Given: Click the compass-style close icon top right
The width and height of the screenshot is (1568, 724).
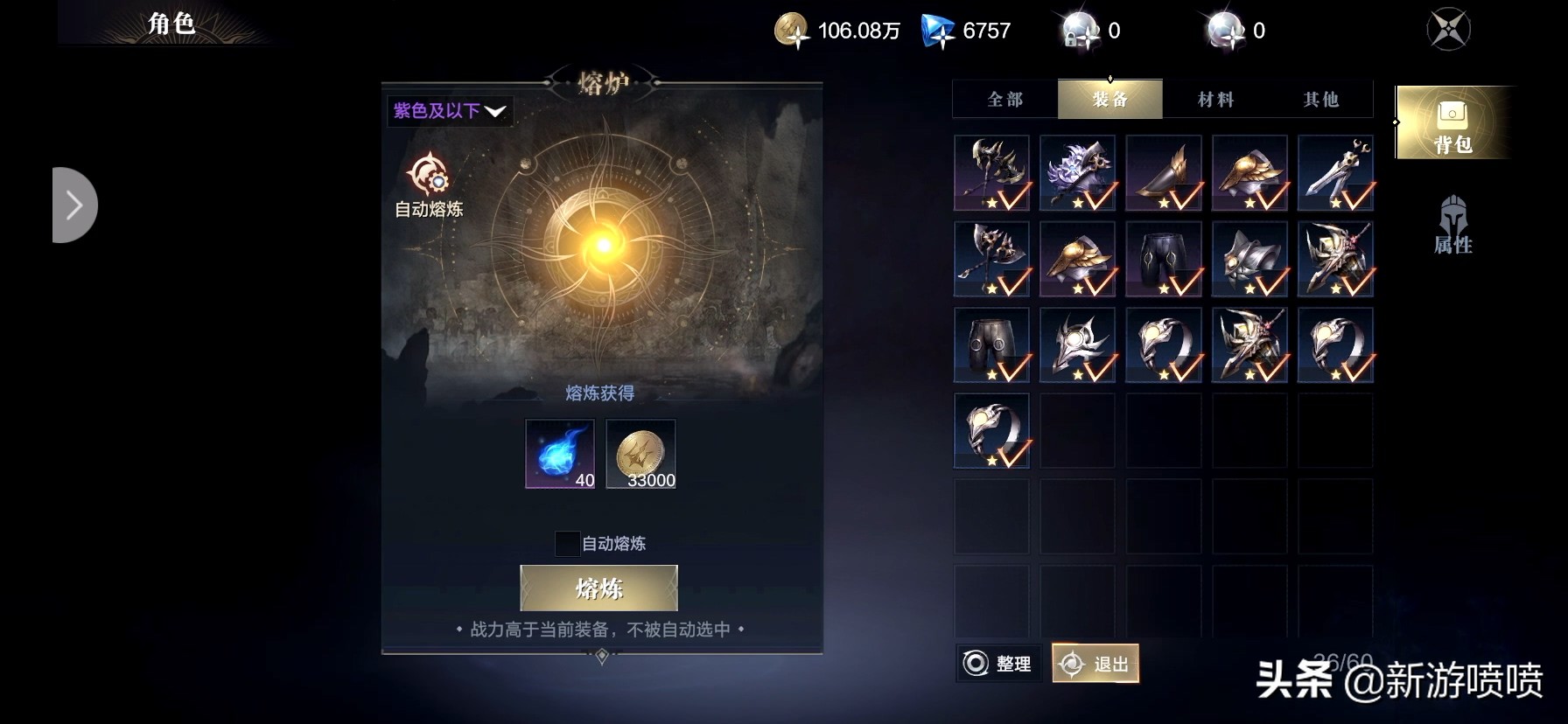Looking at the screenshot, I should click(1448, 28).
